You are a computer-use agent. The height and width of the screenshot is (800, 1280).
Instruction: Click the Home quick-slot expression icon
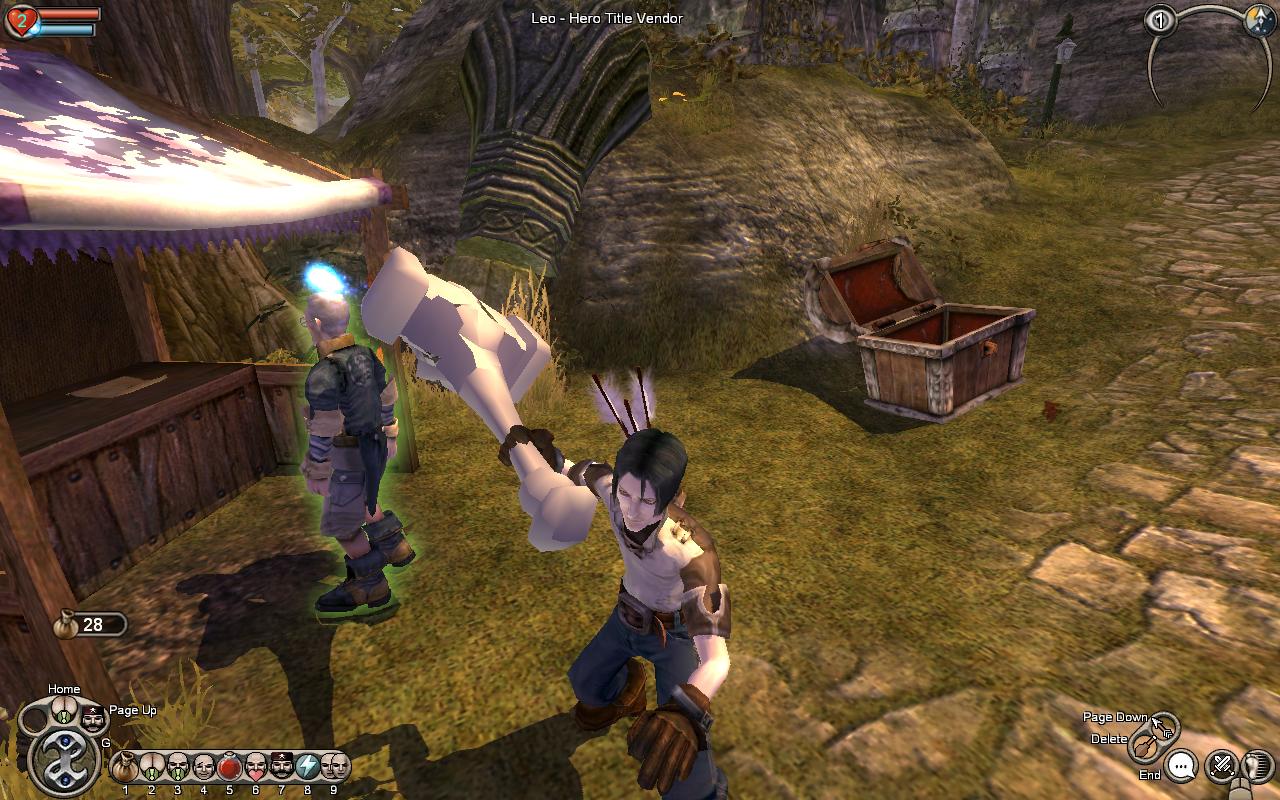[64, 711]
